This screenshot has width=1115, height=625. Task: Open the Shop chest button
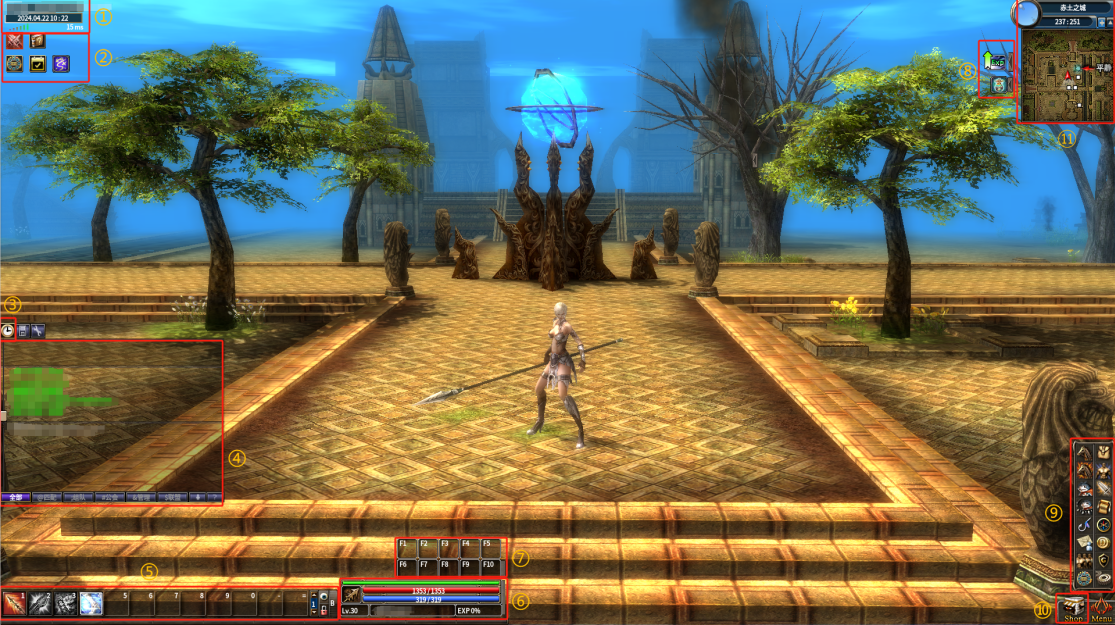coord(1072,608)
